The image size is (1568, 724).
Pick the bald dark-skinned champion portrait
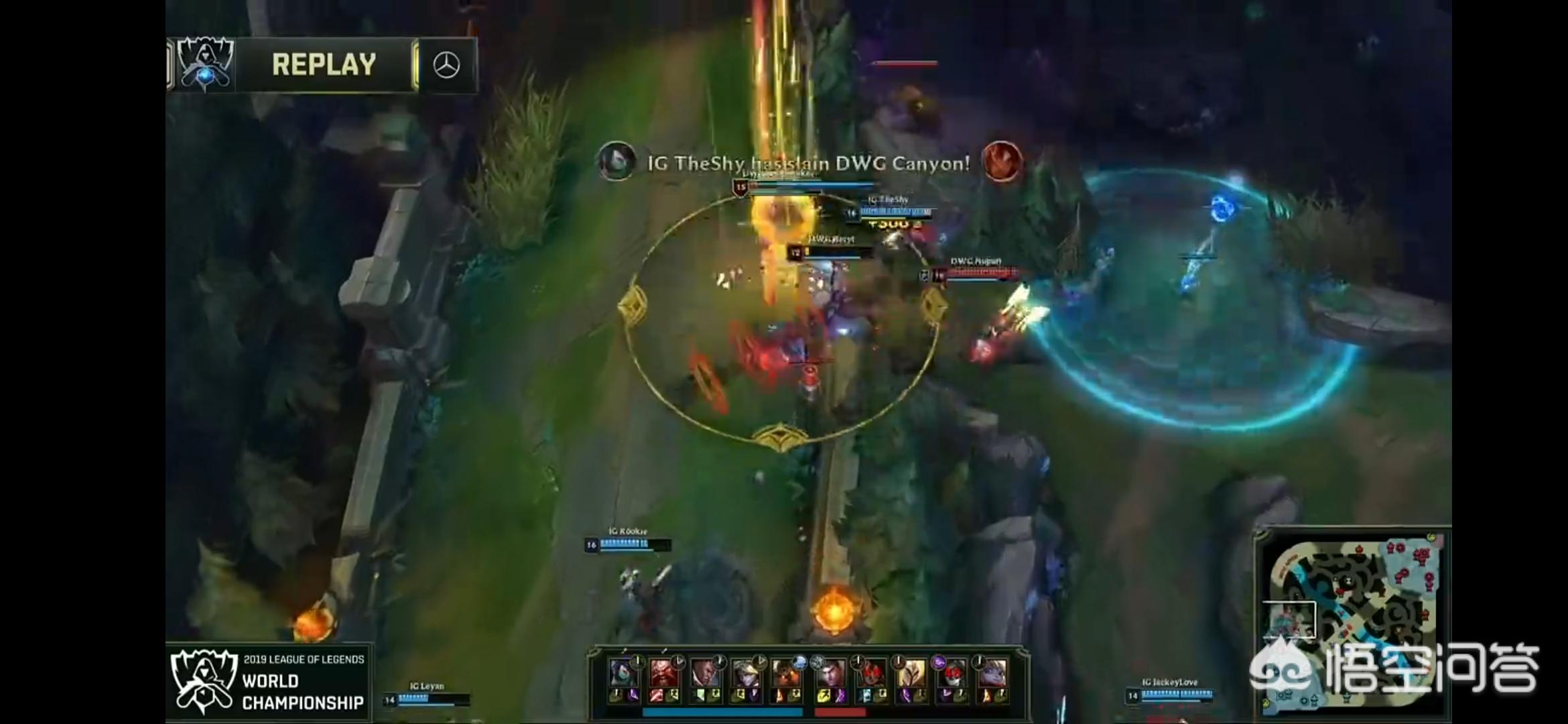(x=704, y=673)
